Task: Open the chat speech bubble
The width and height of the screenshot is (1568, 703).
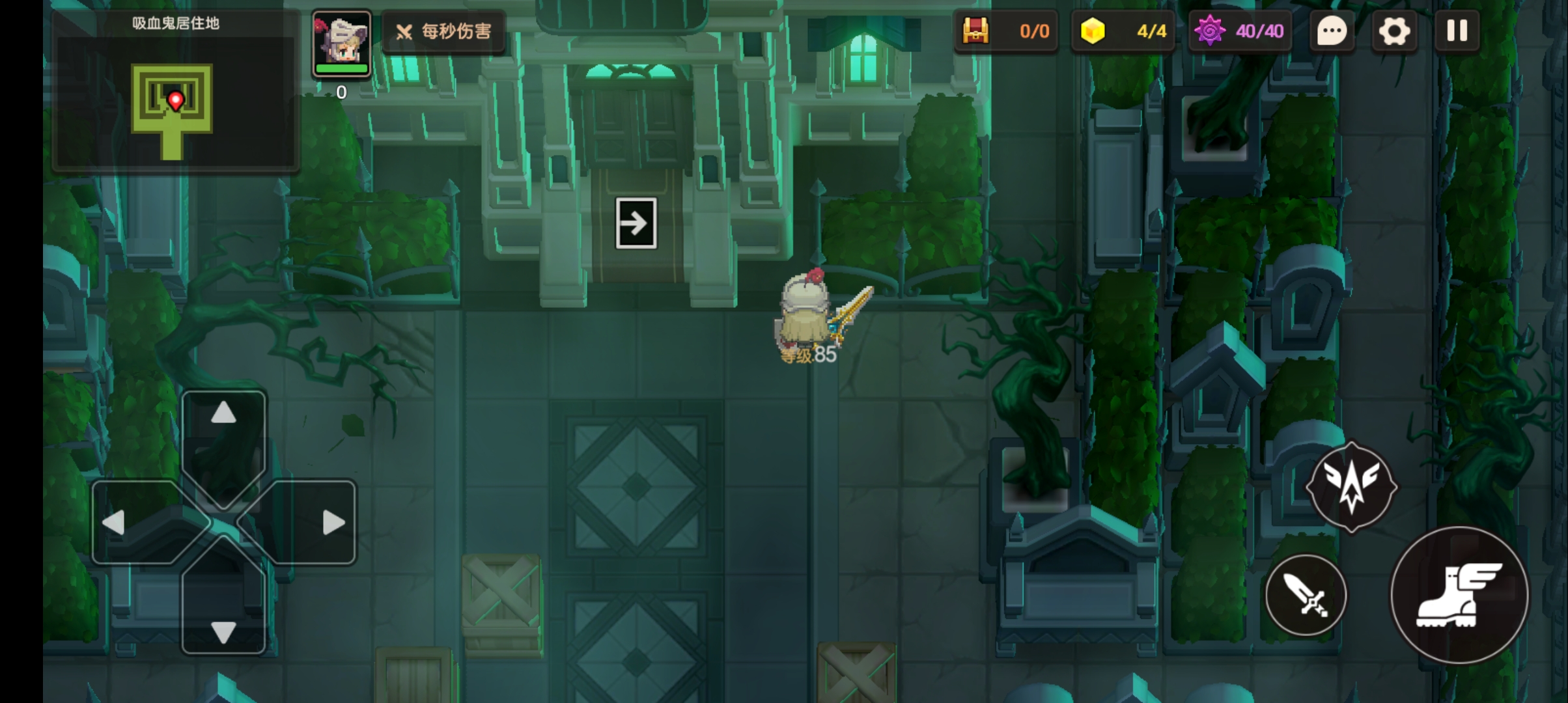Action: tap(1332, 31)
